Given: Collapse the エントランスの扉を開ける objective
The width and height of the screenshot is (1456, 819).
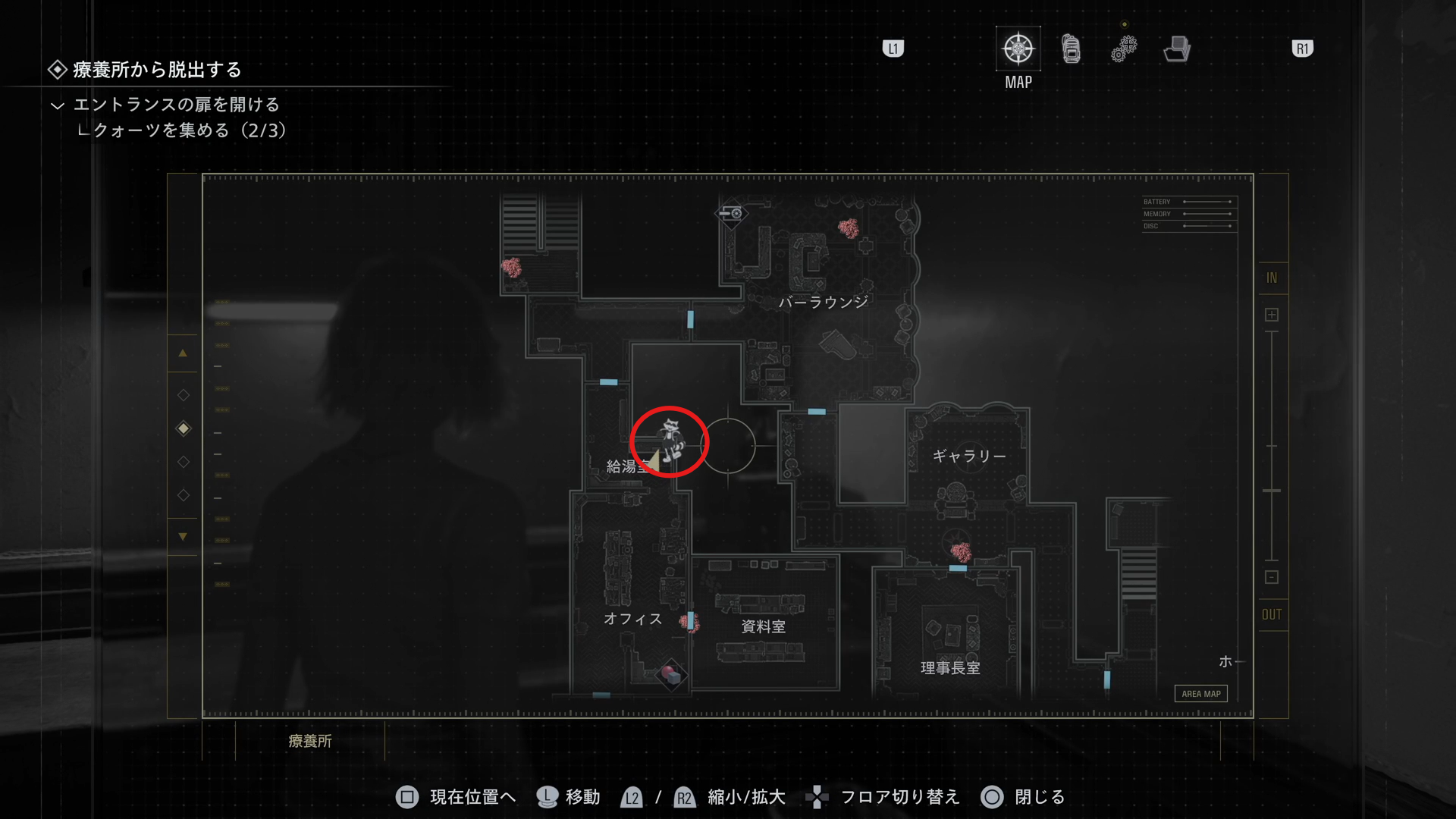Looking at the screenshot, I should [58, 105].
